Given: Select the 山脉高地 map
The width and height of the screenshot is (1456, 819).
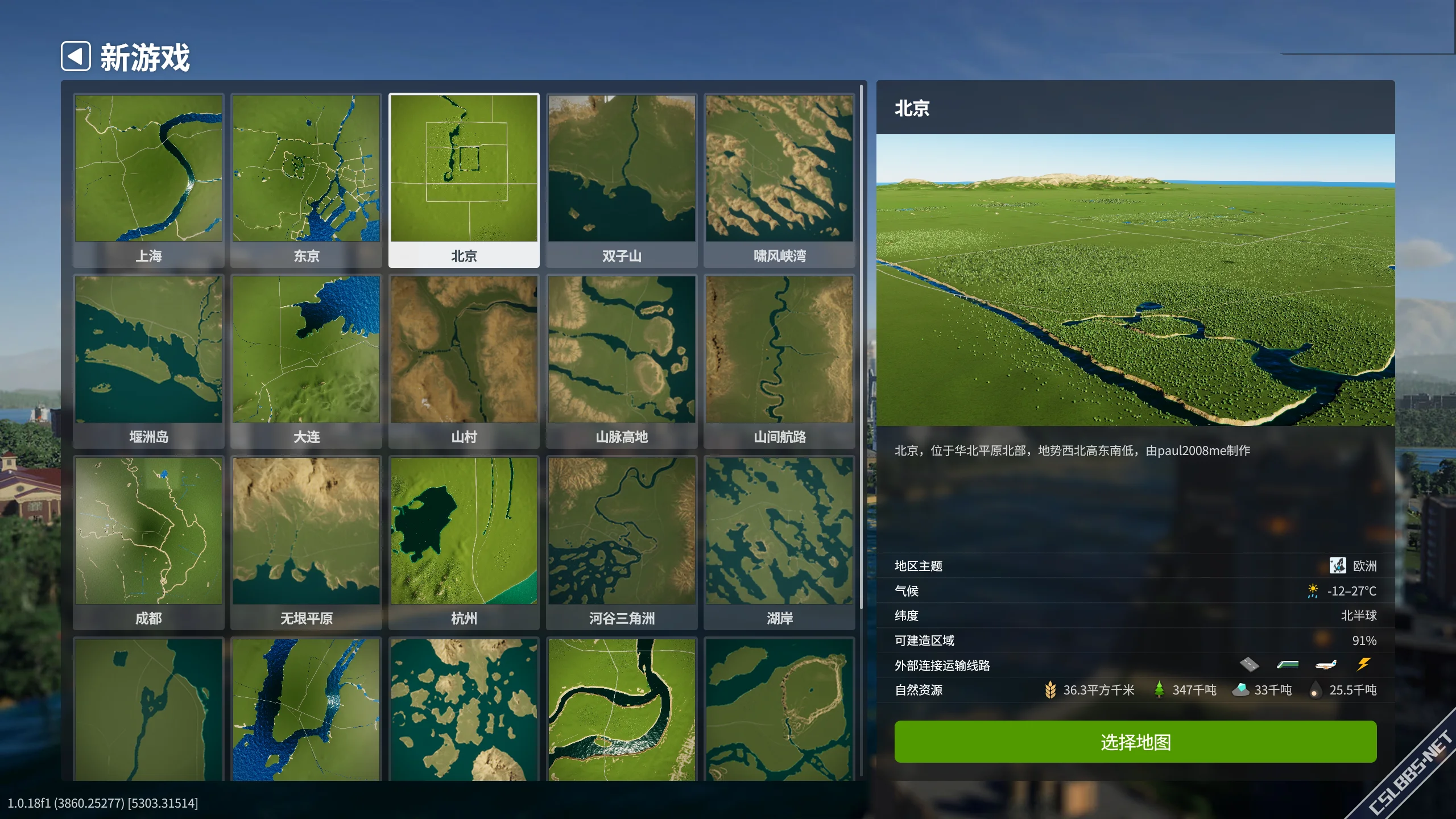Looking at the screenshot, I should (622, 350).
